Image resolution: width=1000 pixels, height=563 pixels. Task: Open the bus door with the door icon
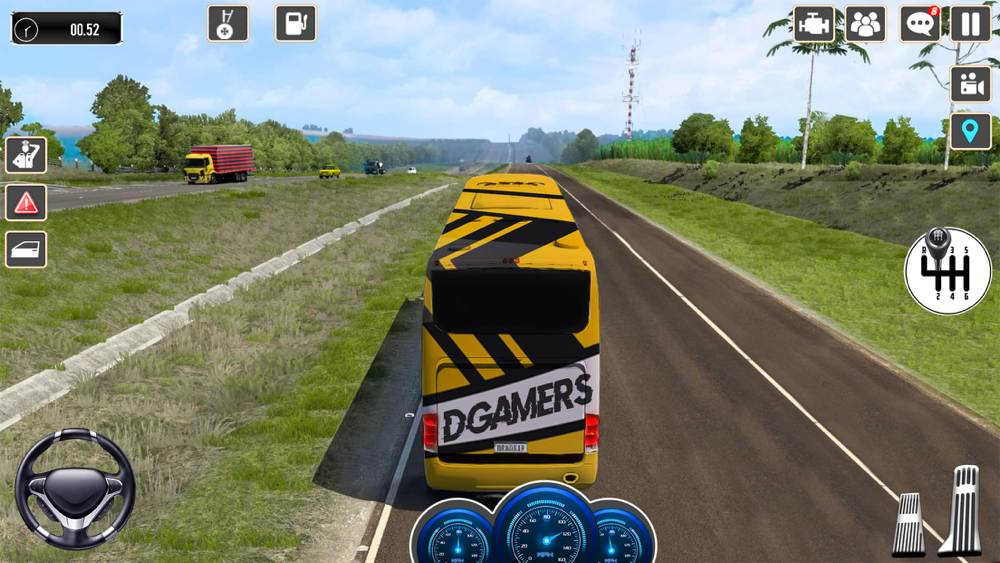pos(26,249)
